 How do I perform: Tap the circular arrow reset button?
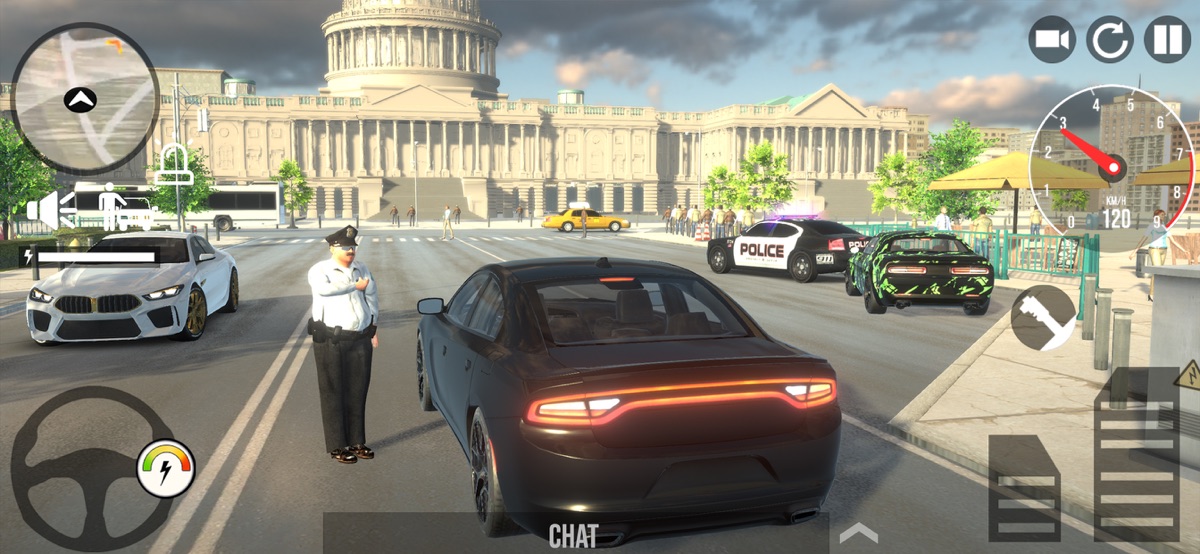[1110, 40]
